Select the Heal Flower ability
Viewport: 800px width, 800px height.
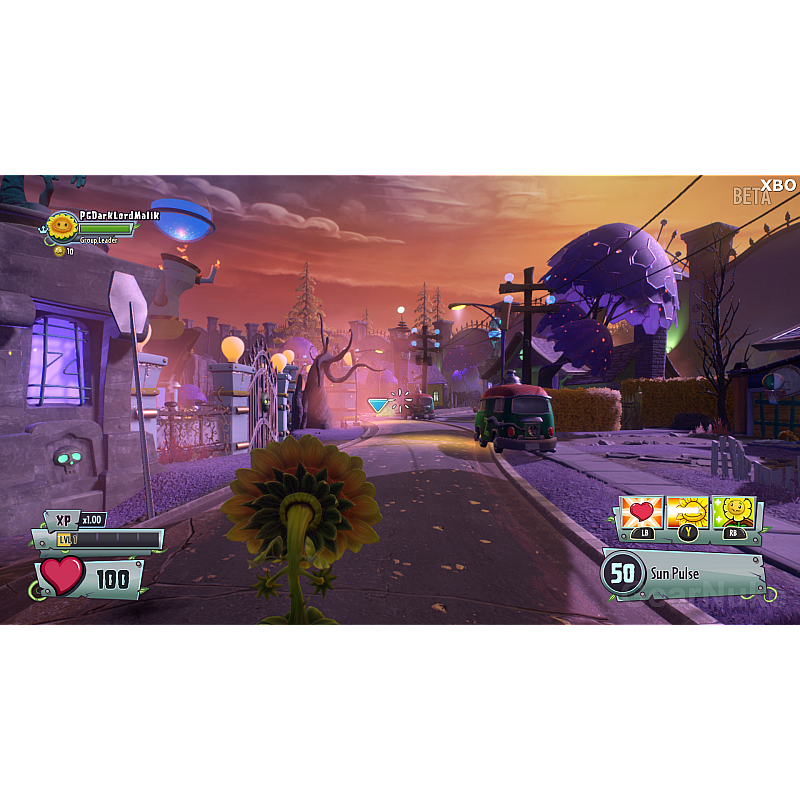pos(733,512)
